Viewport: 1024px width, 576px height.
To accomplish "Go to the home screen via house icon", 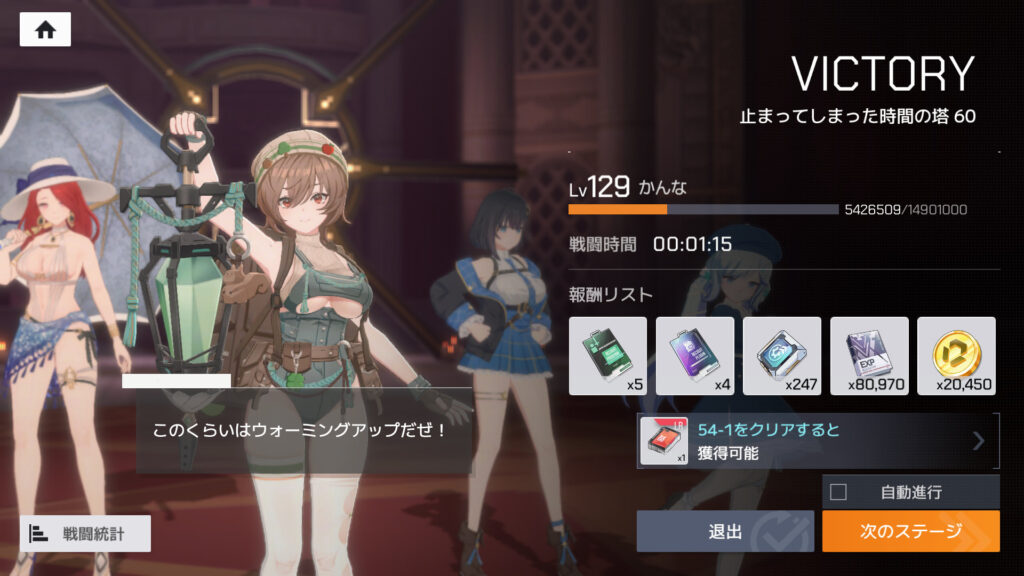I will pyautogui.click(x=45, y=30).
